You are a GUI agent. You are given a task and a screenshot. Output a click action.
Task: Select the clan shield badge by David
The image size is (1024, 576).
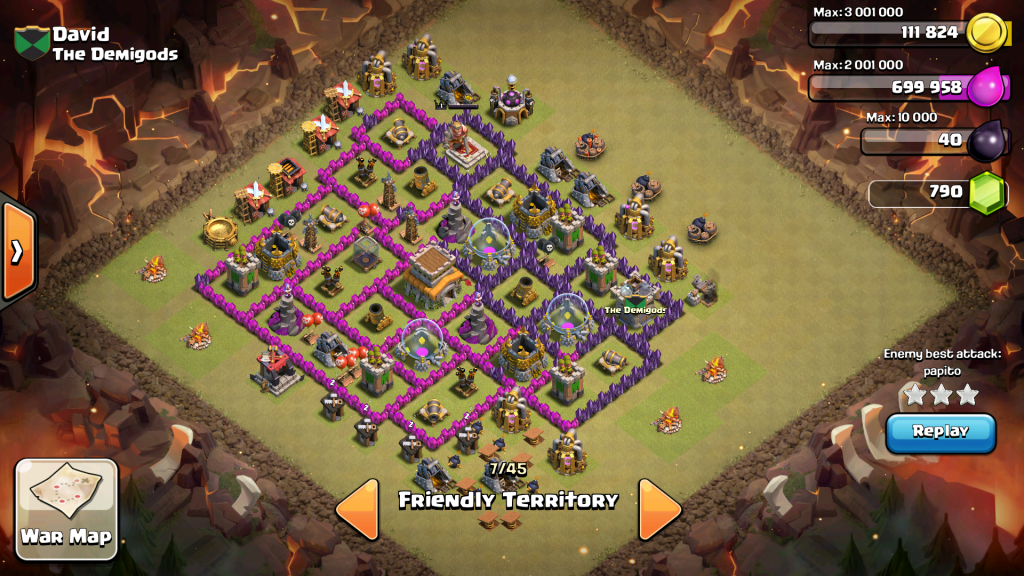click(x=31, y=43)
